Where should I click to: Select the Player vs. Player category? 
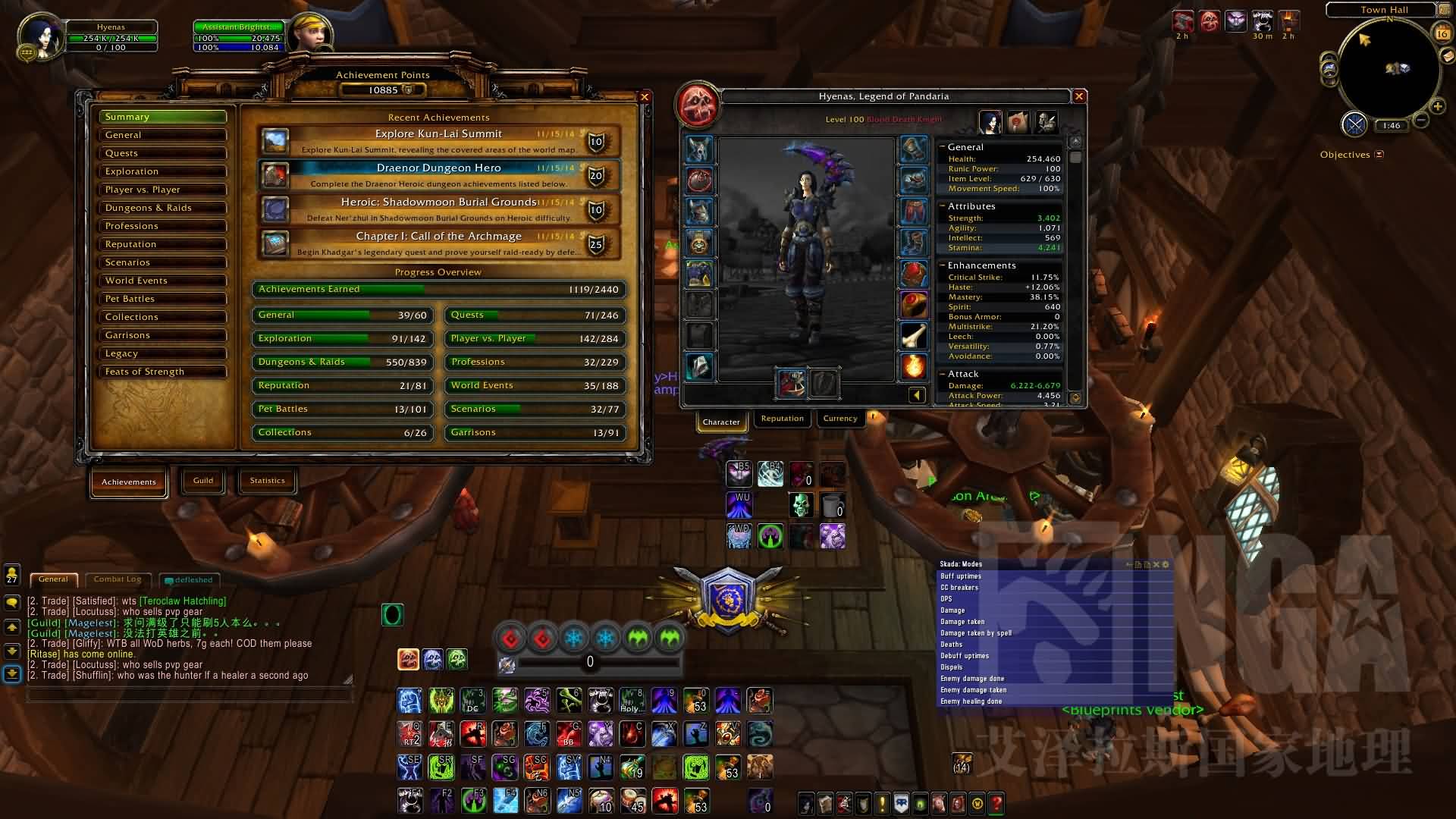pyautogui.click(x=162, y=190)
